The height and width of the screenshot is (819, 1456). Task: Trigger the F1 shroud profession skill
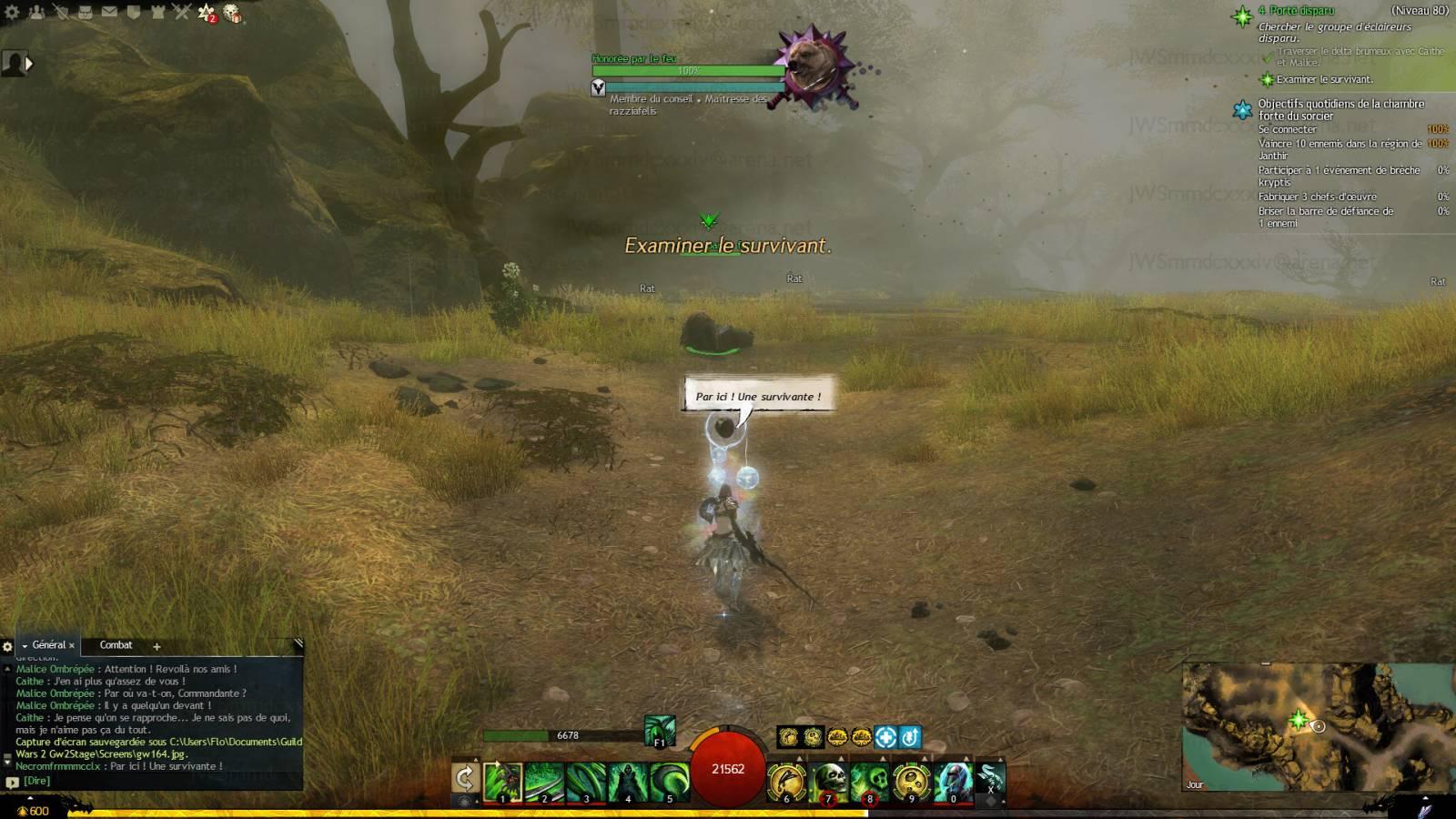click(x=660, y=730)
